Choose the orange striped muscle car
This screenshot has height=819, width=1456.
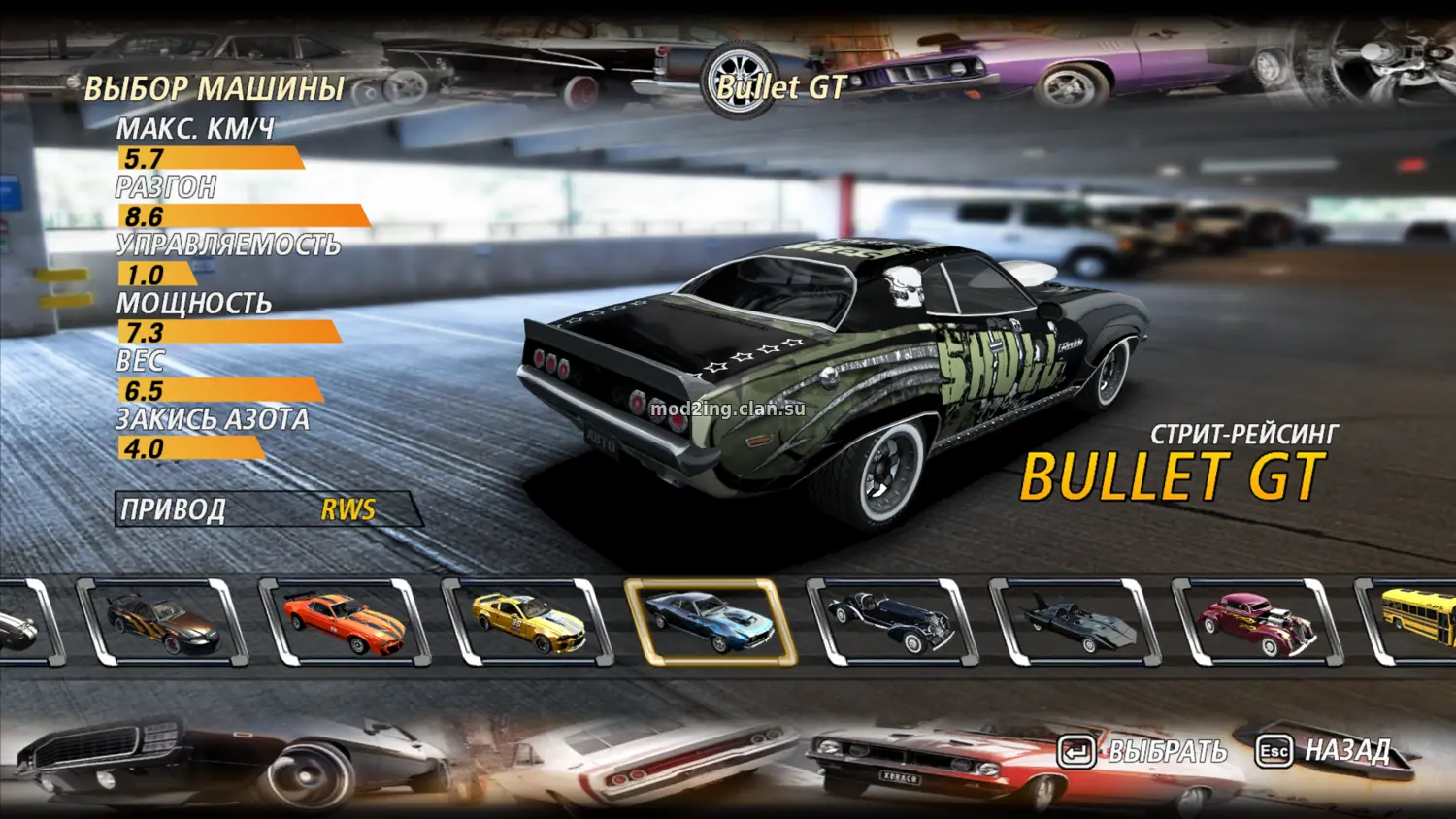[344, 623]
